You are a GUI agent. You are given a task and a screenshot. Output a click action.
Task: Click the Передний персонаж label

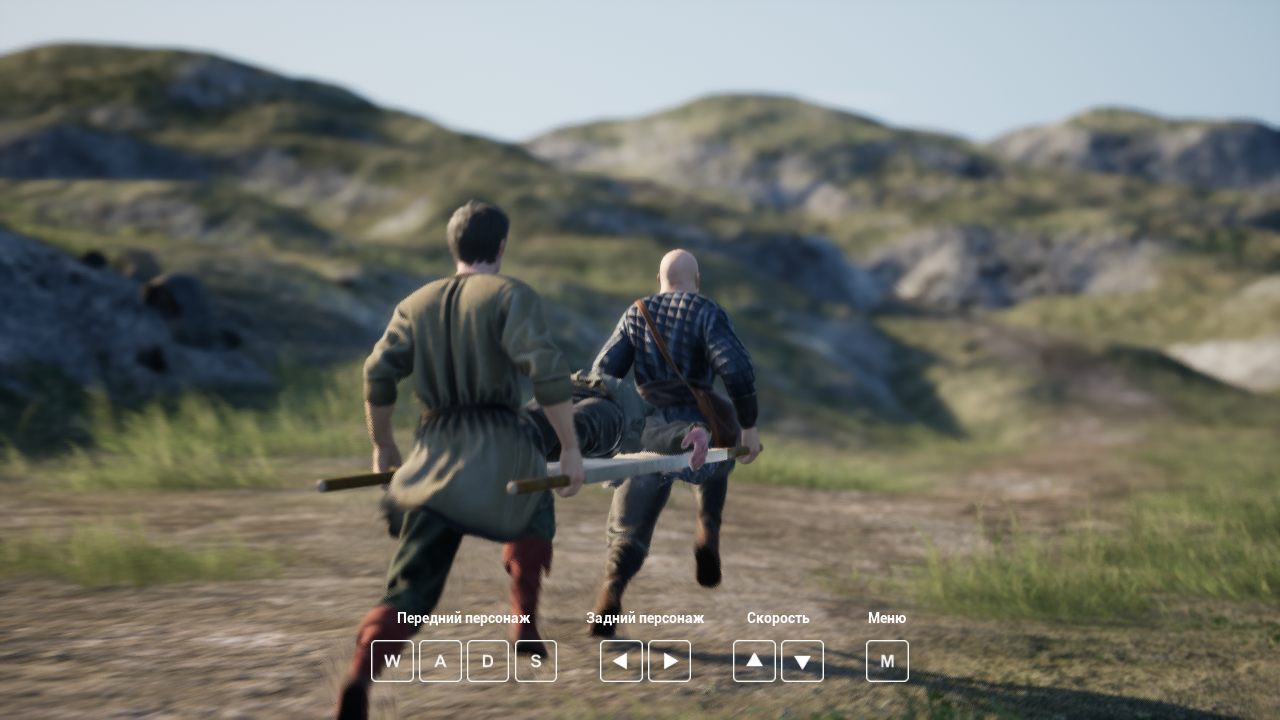(x=463, y=618)
